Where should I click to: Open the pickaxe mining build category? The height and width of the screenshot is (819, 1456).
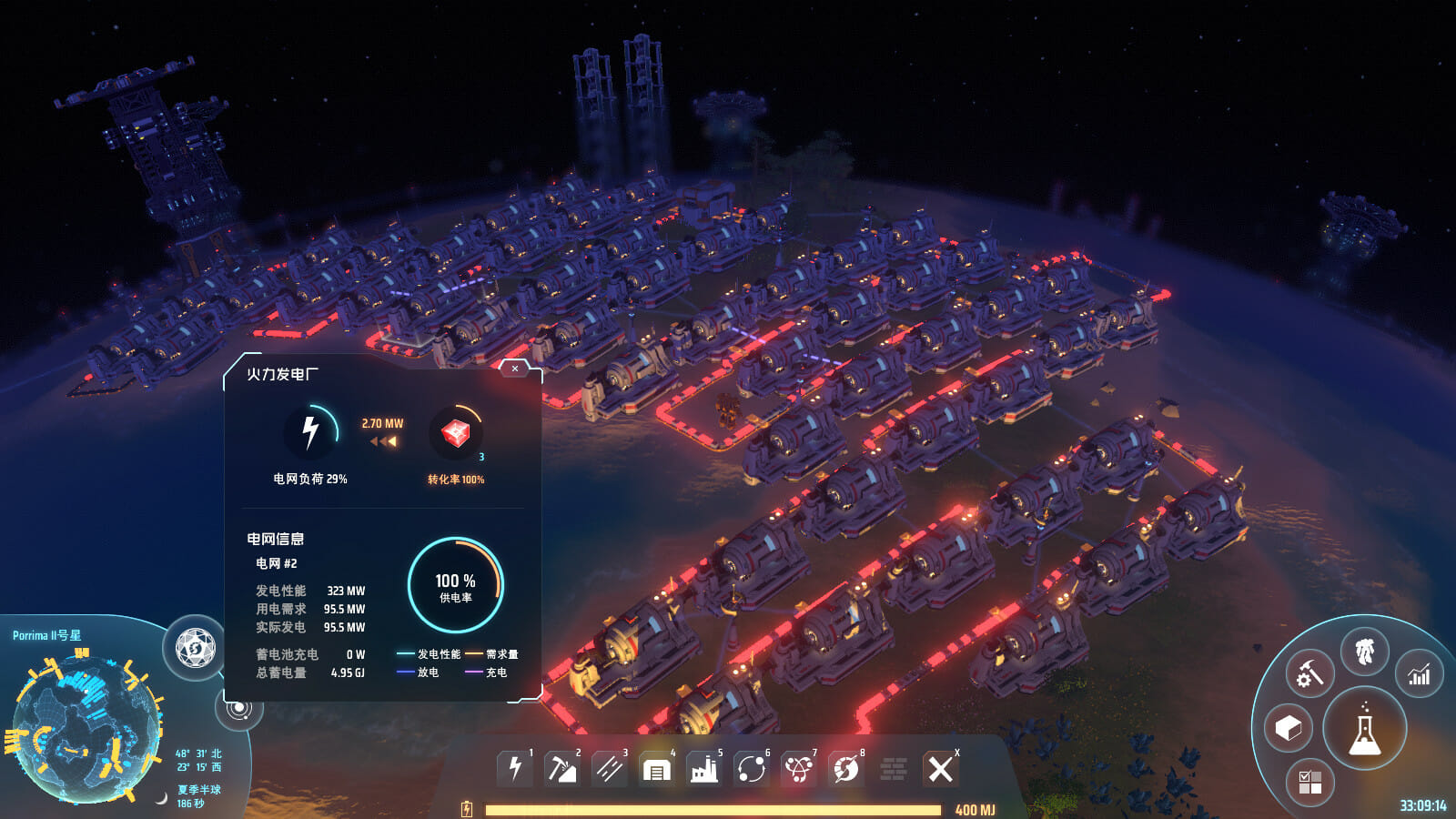(561, 769)
